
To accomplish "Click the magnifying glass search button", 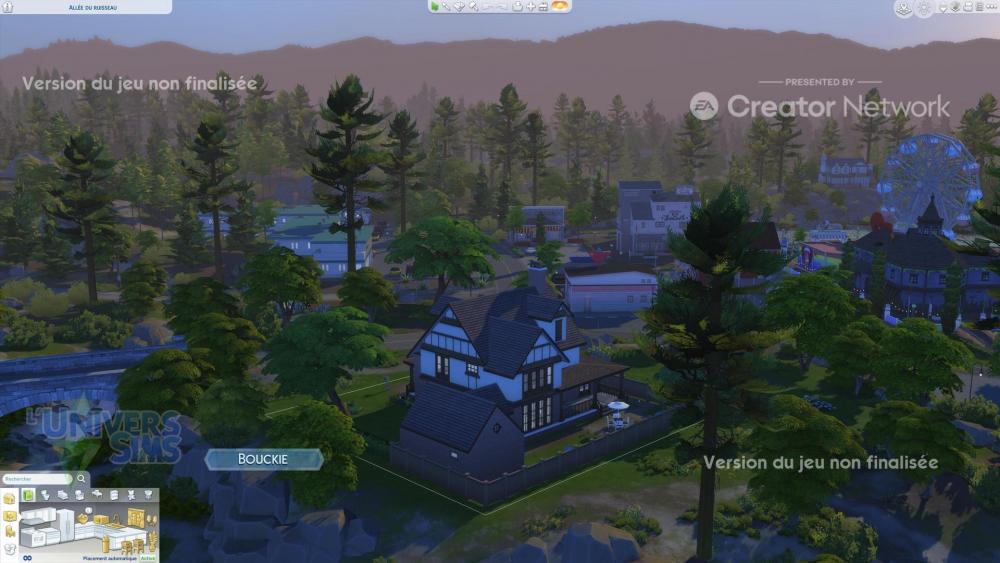I will [x=82, y=479].
